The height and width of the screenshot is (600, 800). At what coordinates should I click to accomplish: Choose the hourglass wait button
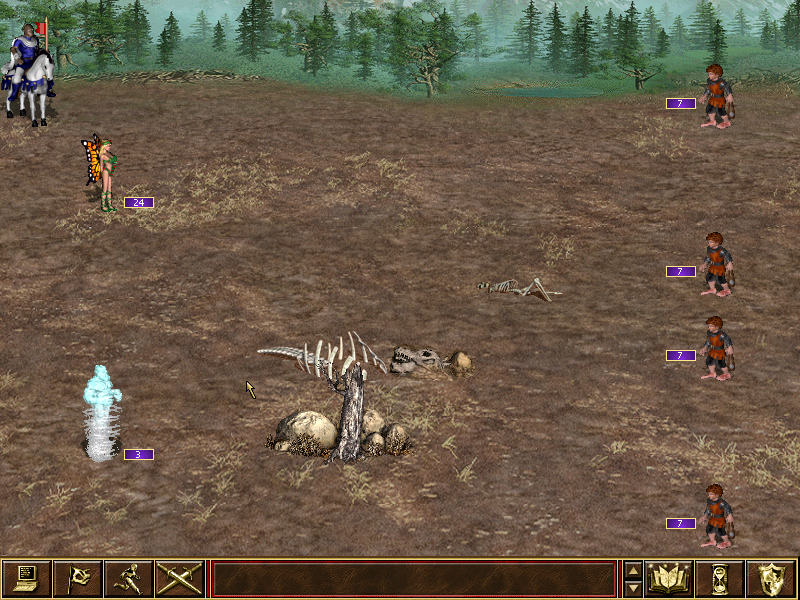click(x=720, y=578)
